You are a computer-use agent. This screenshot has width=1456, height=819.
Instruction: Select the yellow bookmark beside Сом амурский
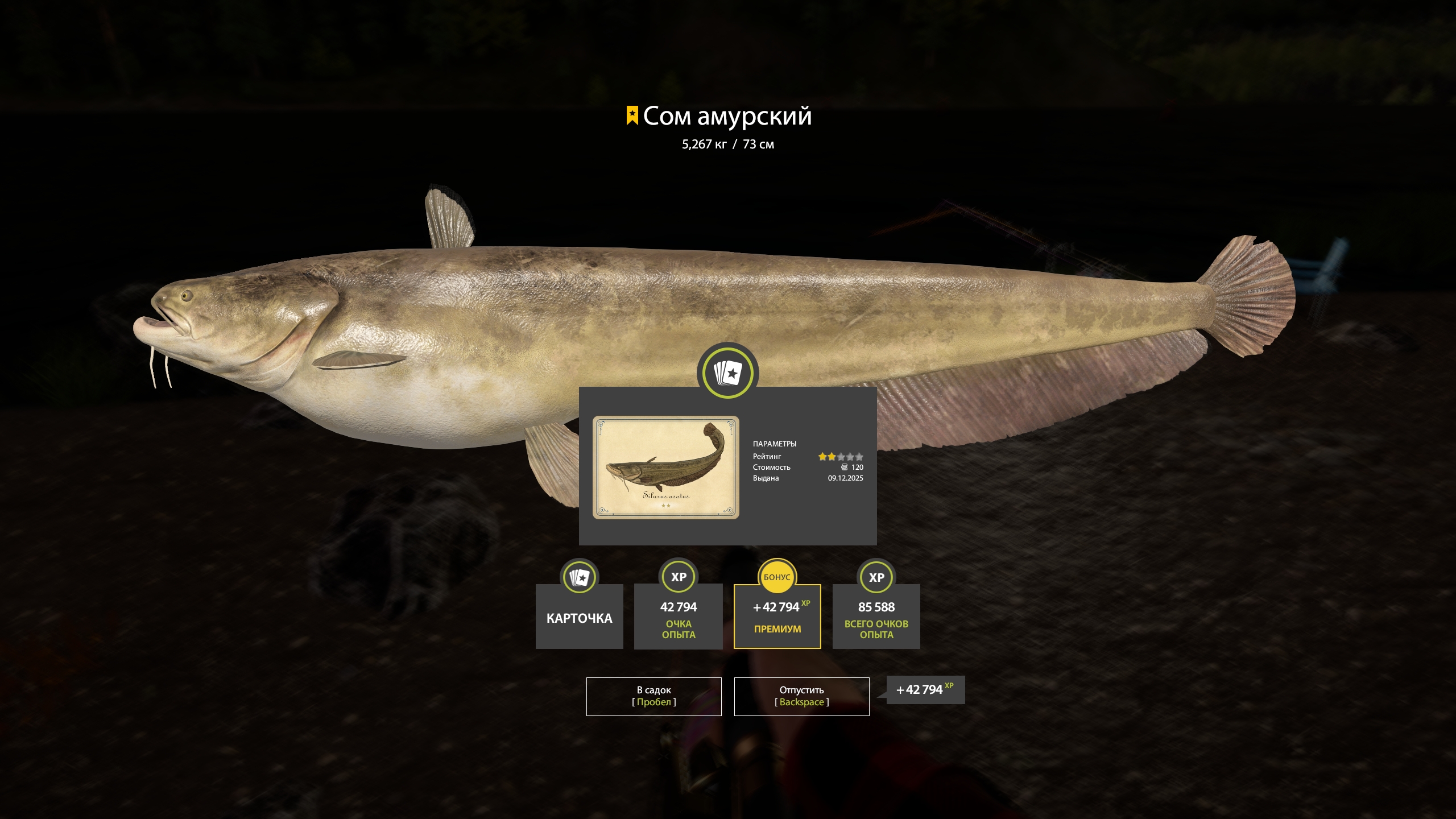pos(631,117)
